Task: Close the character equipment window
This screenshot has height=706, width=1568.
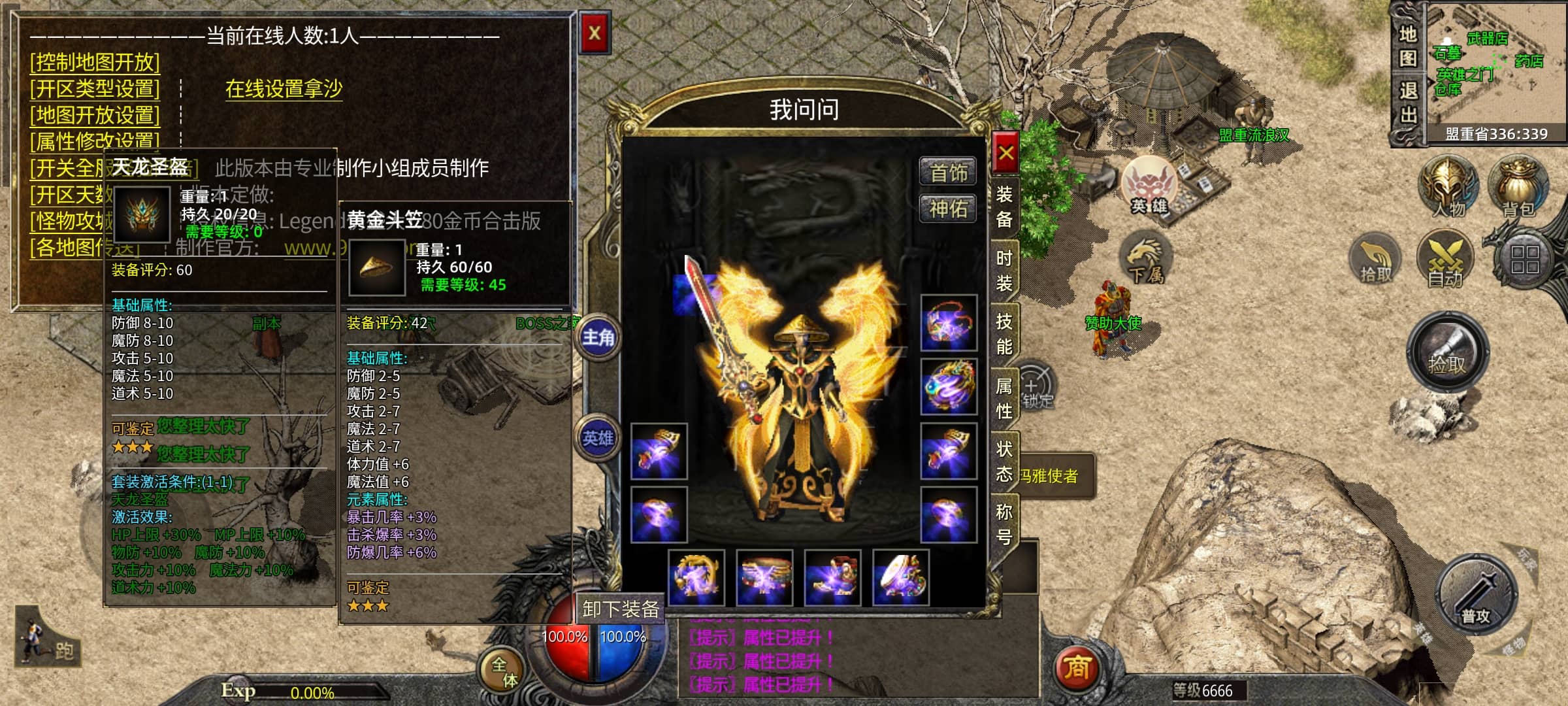Action: click(1005, 154)
